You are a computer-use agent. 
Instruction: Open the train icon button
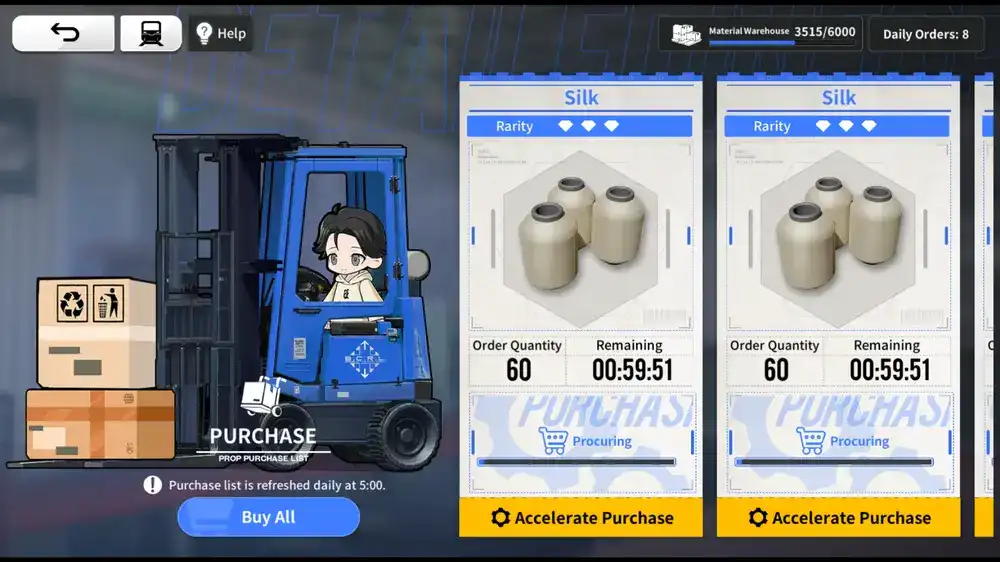click(x=151, y=33)
